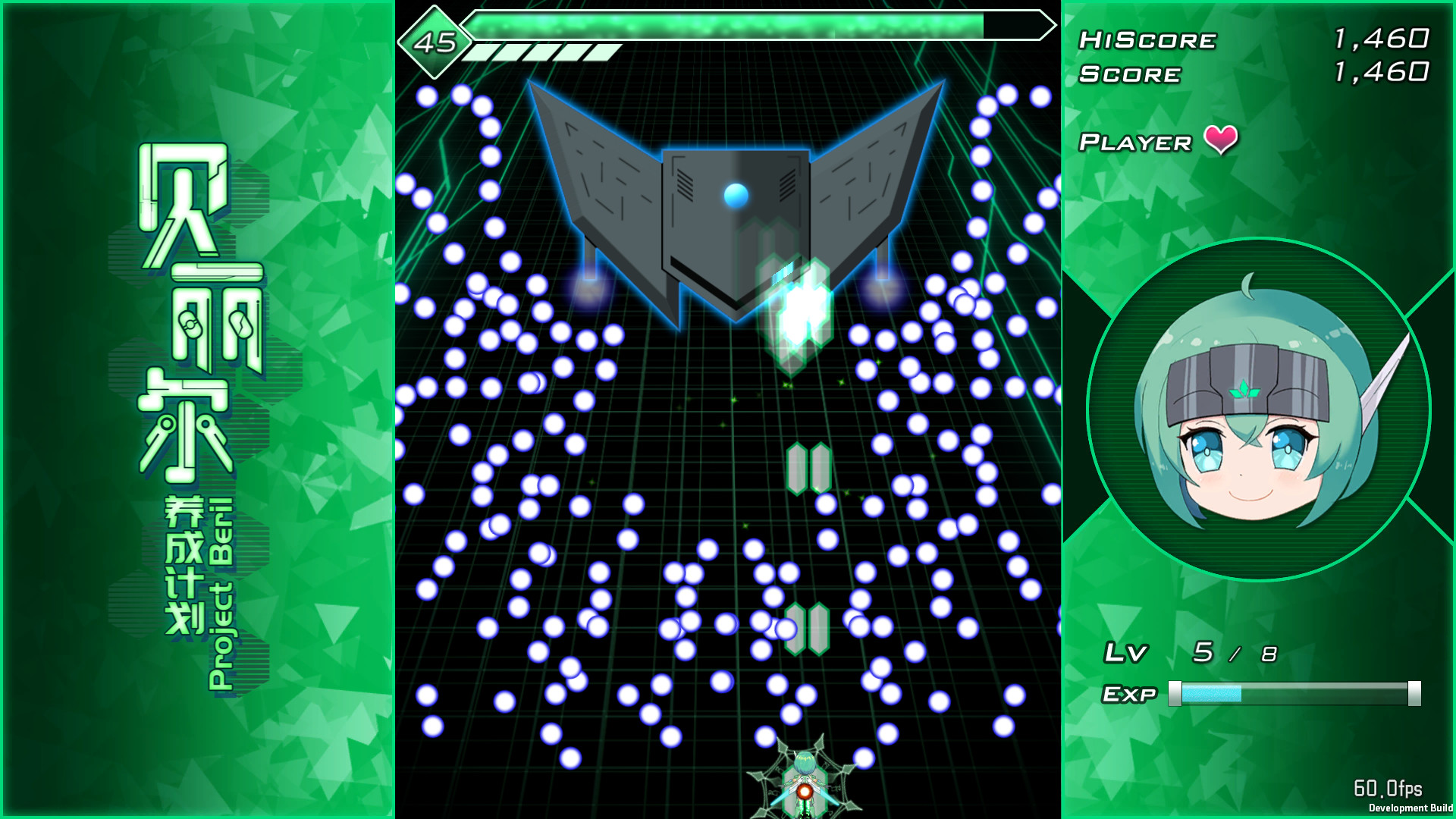Image resolution: width=1456 pixels, height=819 pixels.
Task: Click the green crystal pickup mid-screen
Action: 807,468
